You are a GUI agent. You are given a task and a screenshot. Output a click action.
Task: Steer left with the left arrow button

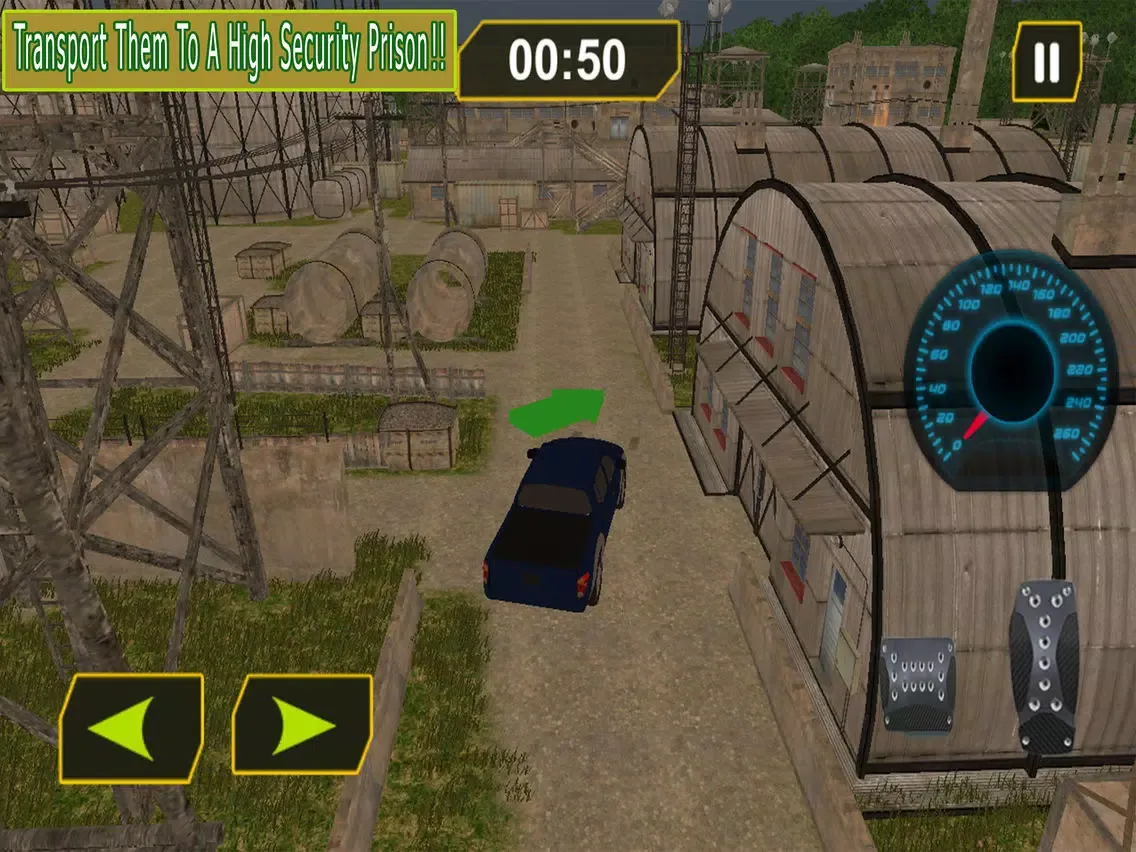(131, 728)
